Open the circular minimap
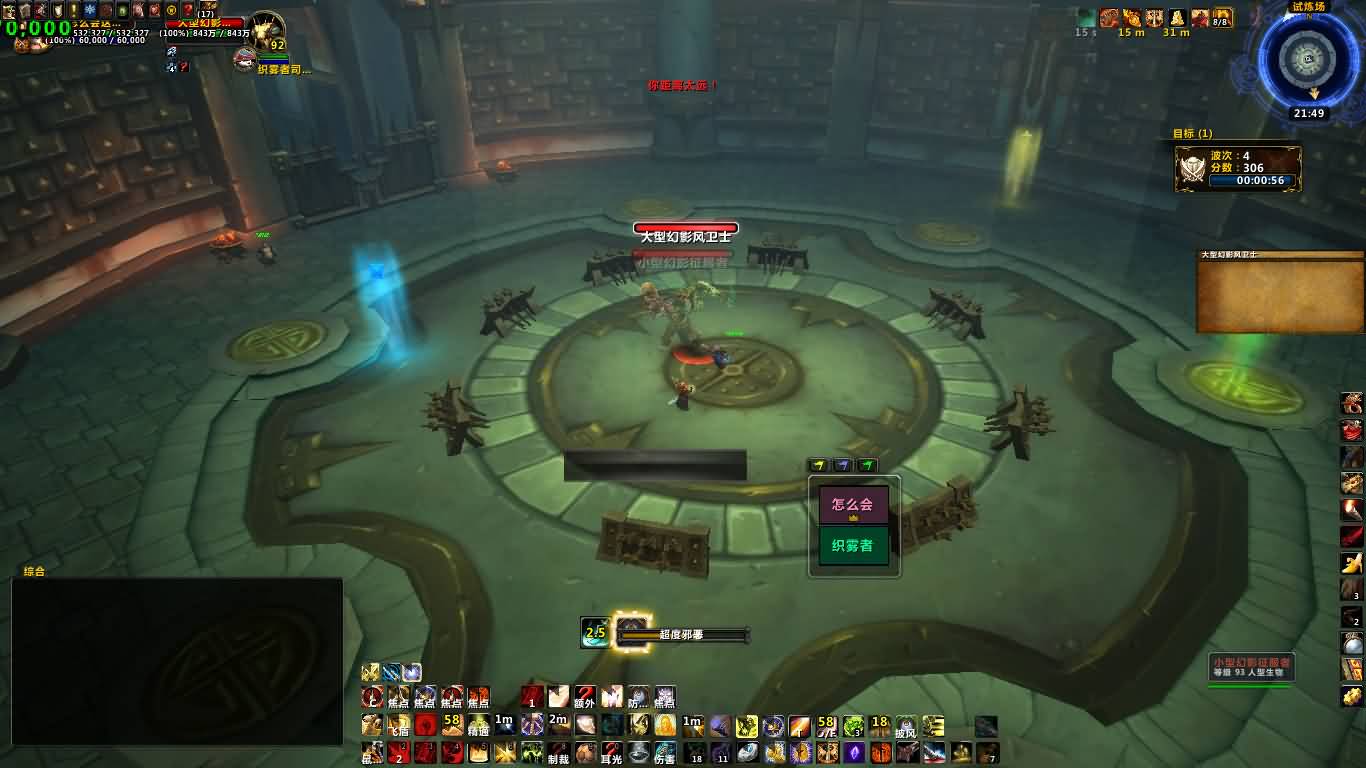The image size is (1366, 768). (x=1308, y=57)
